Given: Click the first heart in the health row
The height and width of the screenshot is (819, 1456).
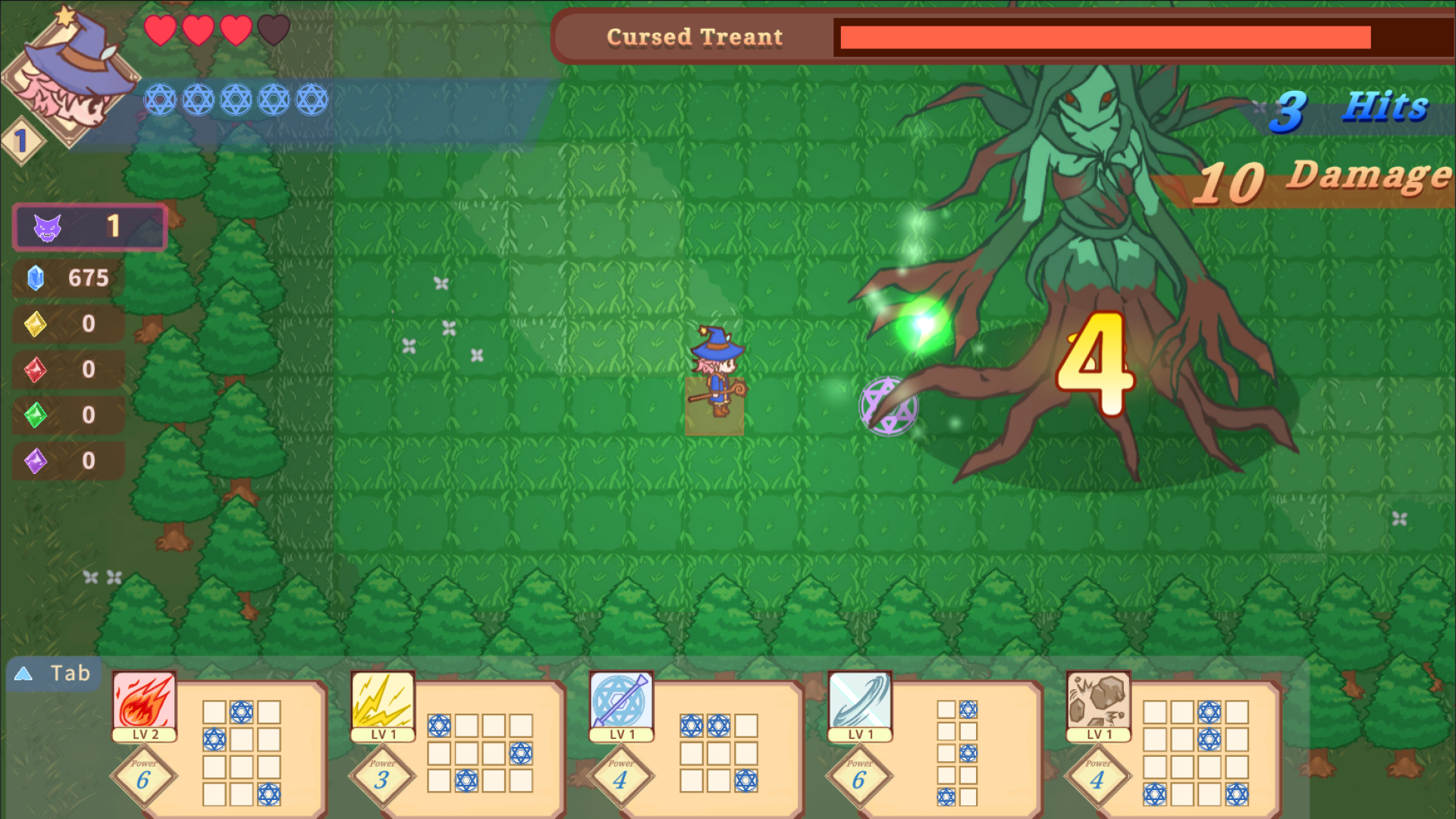Looking at the screenshot, I should 161,32.
